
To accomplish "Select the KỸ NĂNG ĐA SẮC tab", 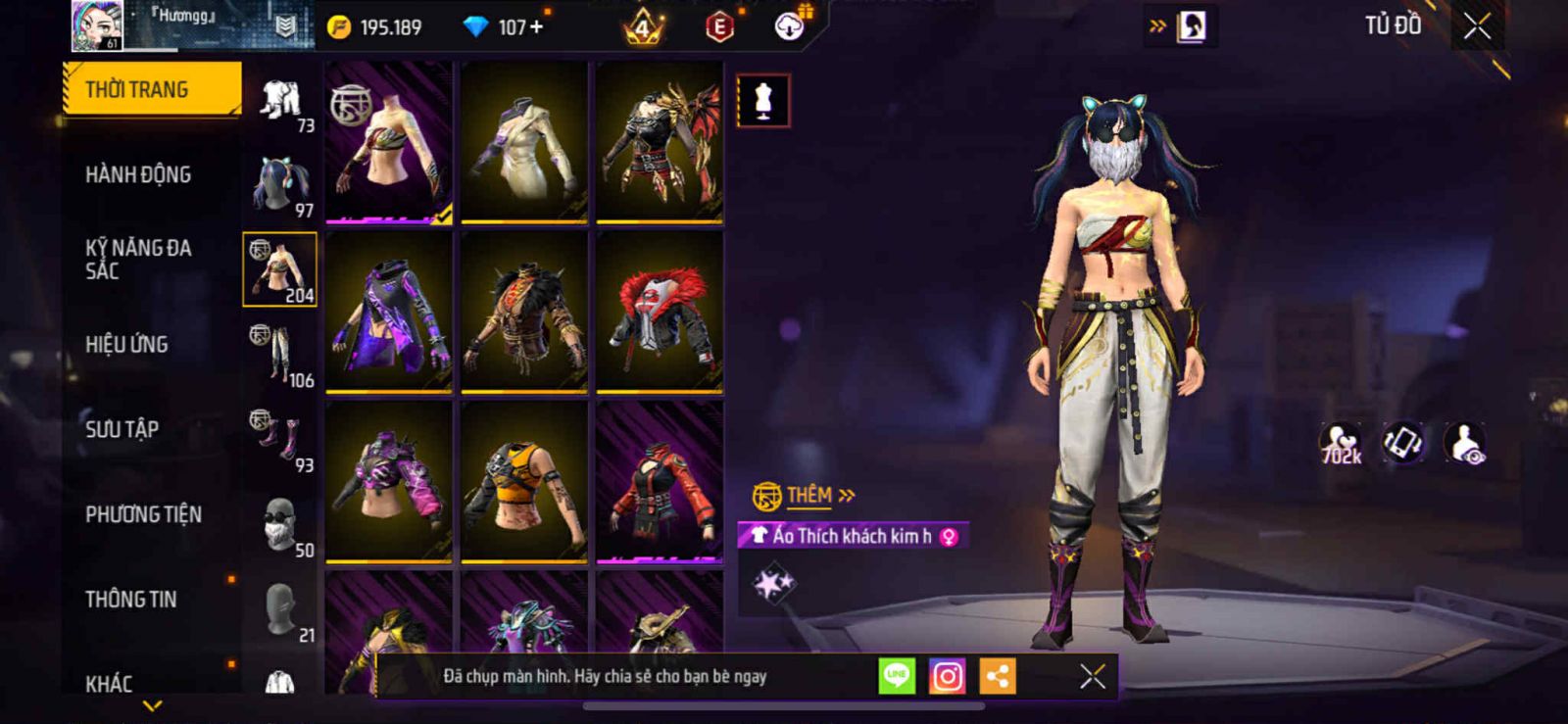I will click(x=138, y=260).
